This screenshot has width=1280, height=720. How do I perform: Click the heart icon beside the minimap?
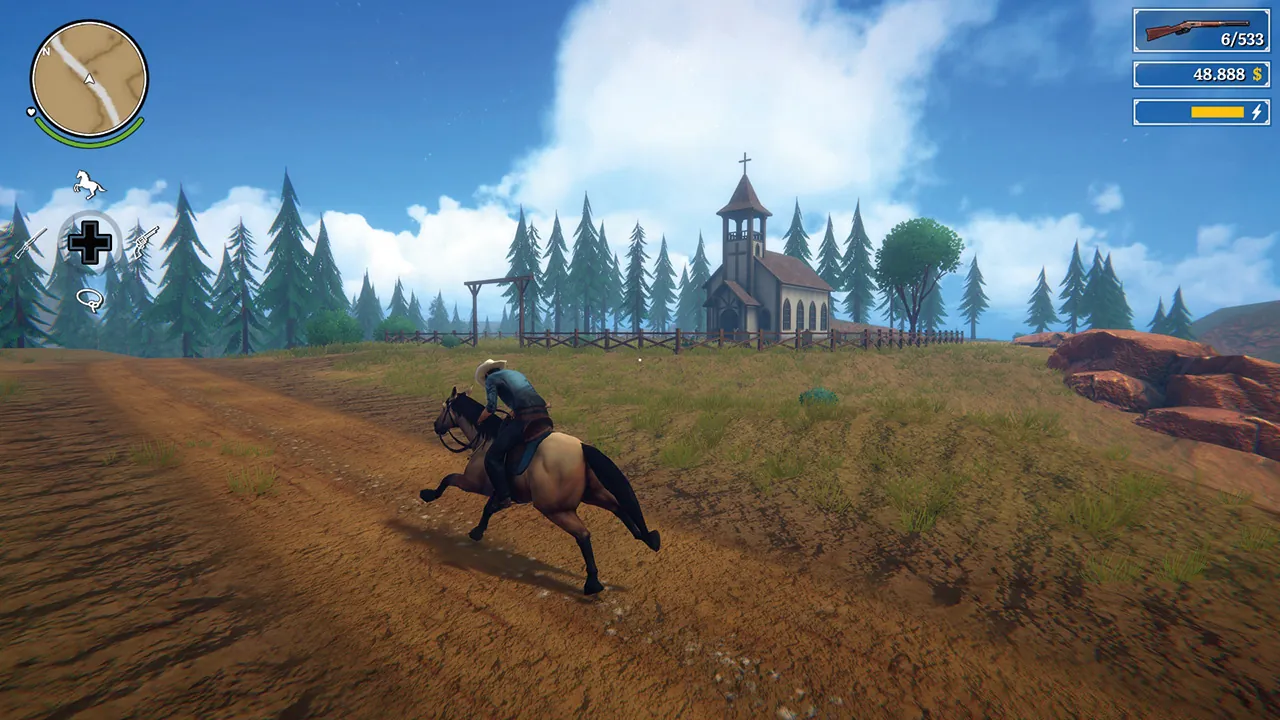tap(32, 113)
